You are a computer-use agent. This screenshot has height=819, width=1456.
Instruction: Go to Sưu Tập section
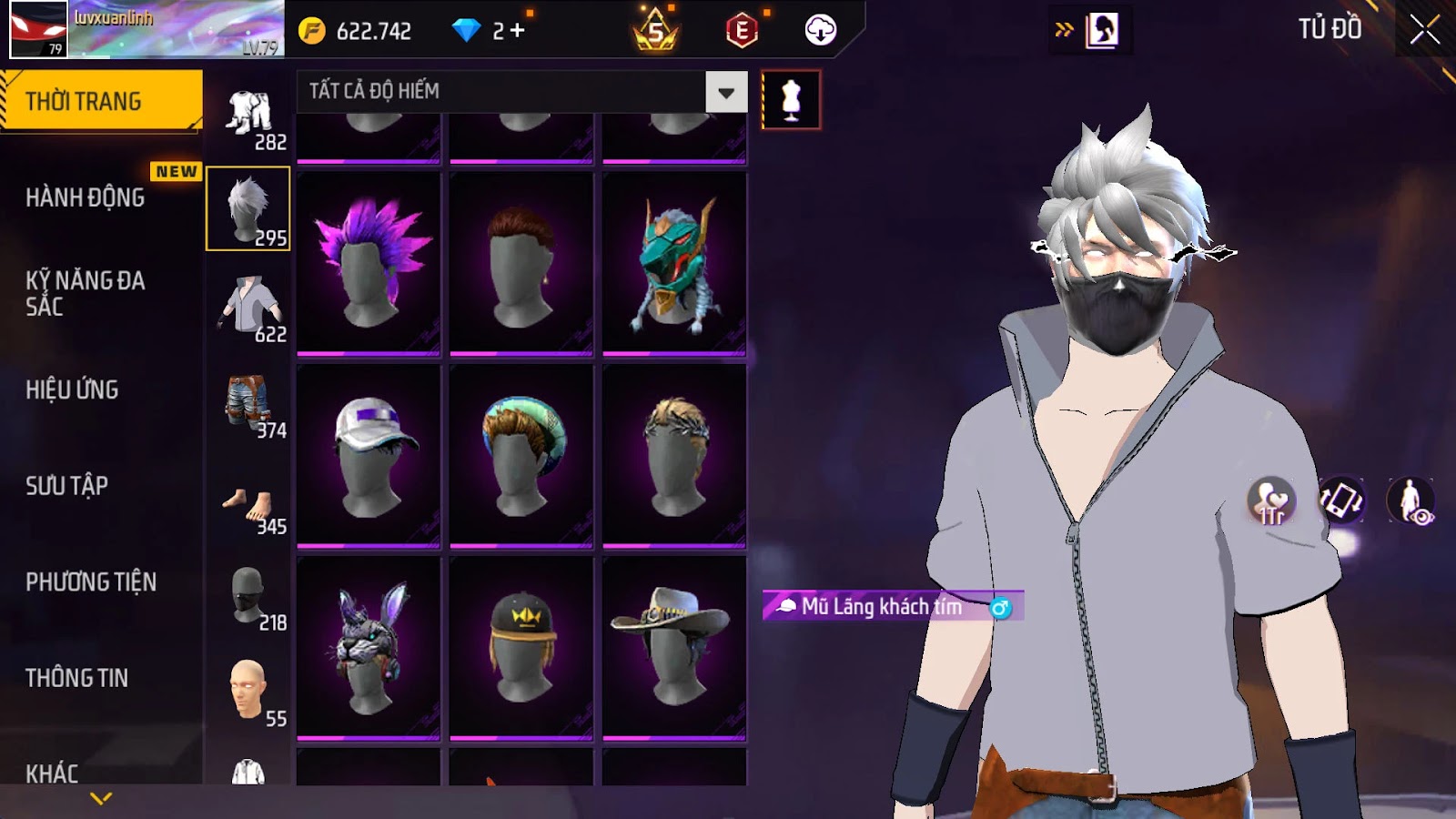click(x=66, y=486)
